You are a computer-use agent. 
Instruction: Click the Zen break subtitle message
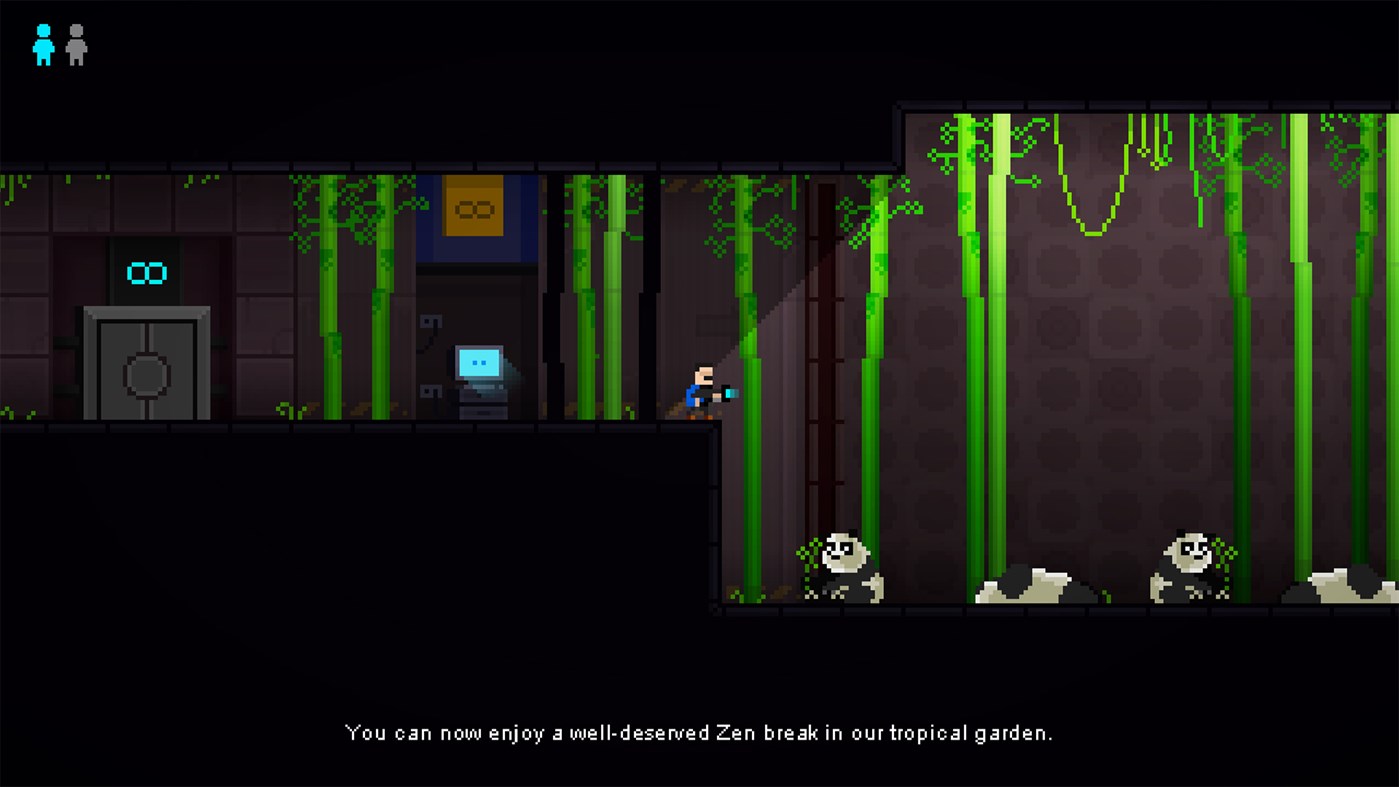pos(698,732)
